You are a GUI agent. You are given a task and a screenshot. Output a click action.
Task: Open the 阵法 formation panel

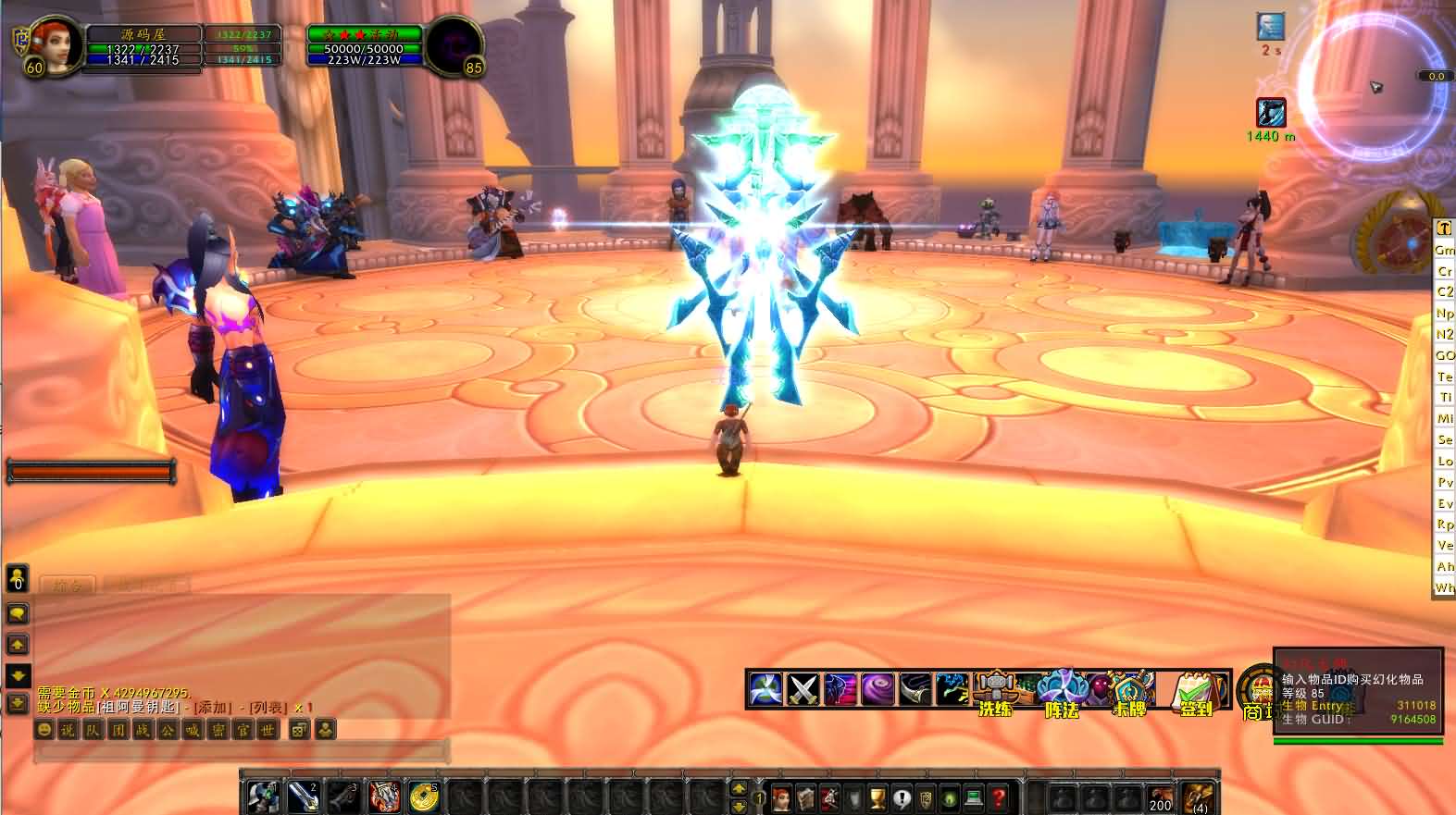click(x=1061, y=694)
